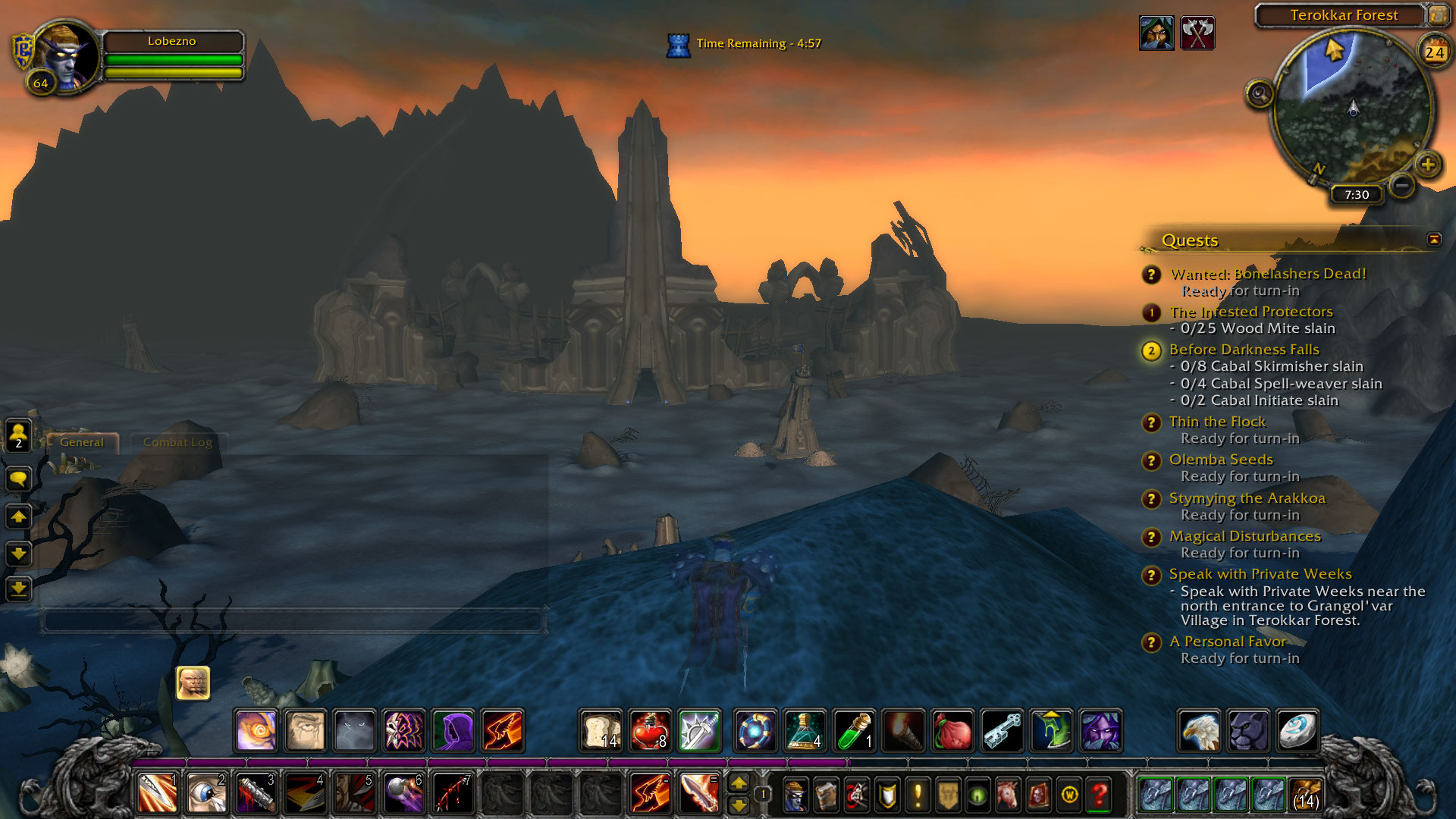
Task: Zoom in the minimap
Action: (1428, 165)
